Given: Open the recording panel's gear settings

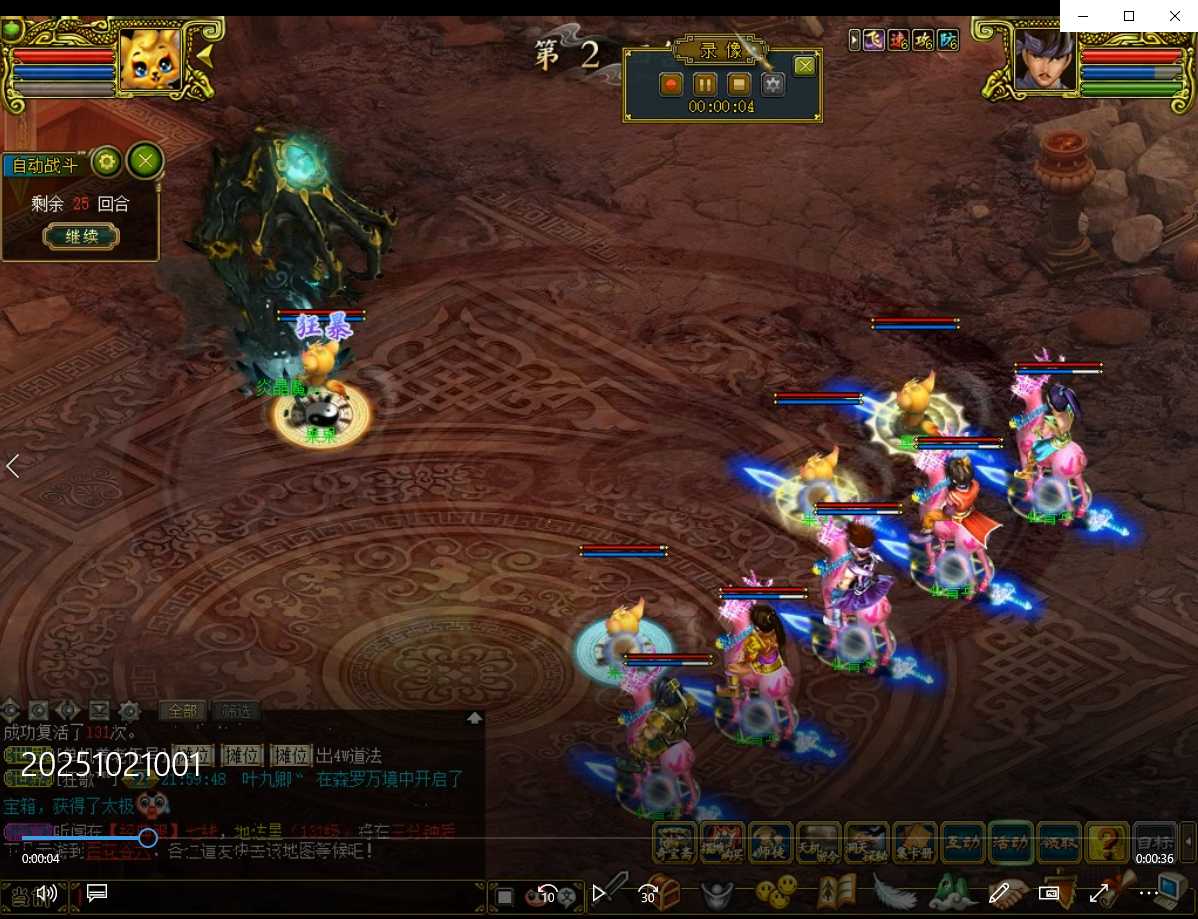Looking at the screenshot, I should click(x=772, y=85).
